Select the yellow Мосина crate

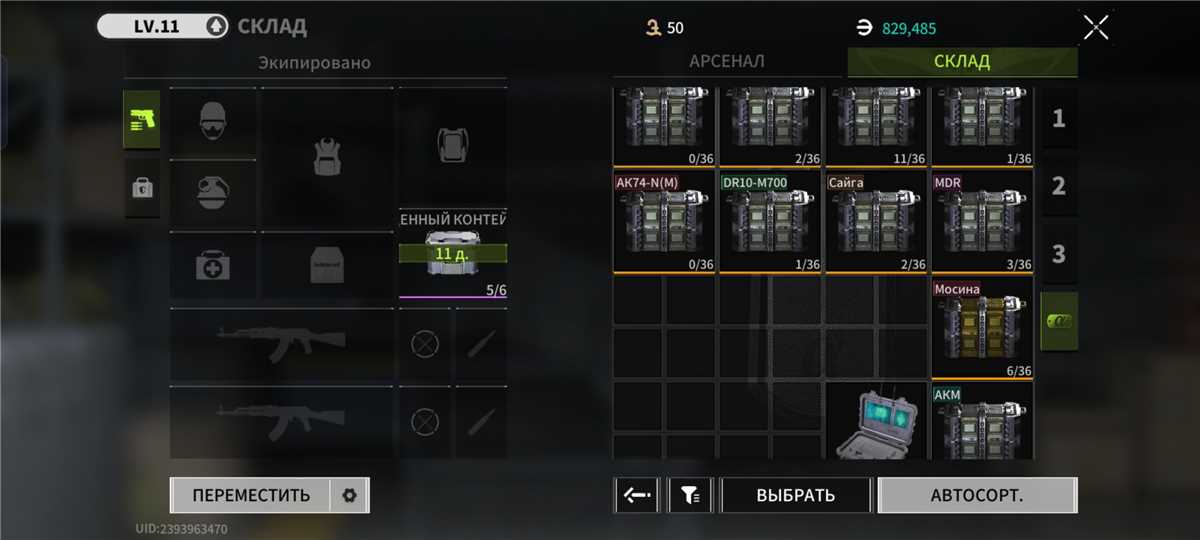[982, 330]
